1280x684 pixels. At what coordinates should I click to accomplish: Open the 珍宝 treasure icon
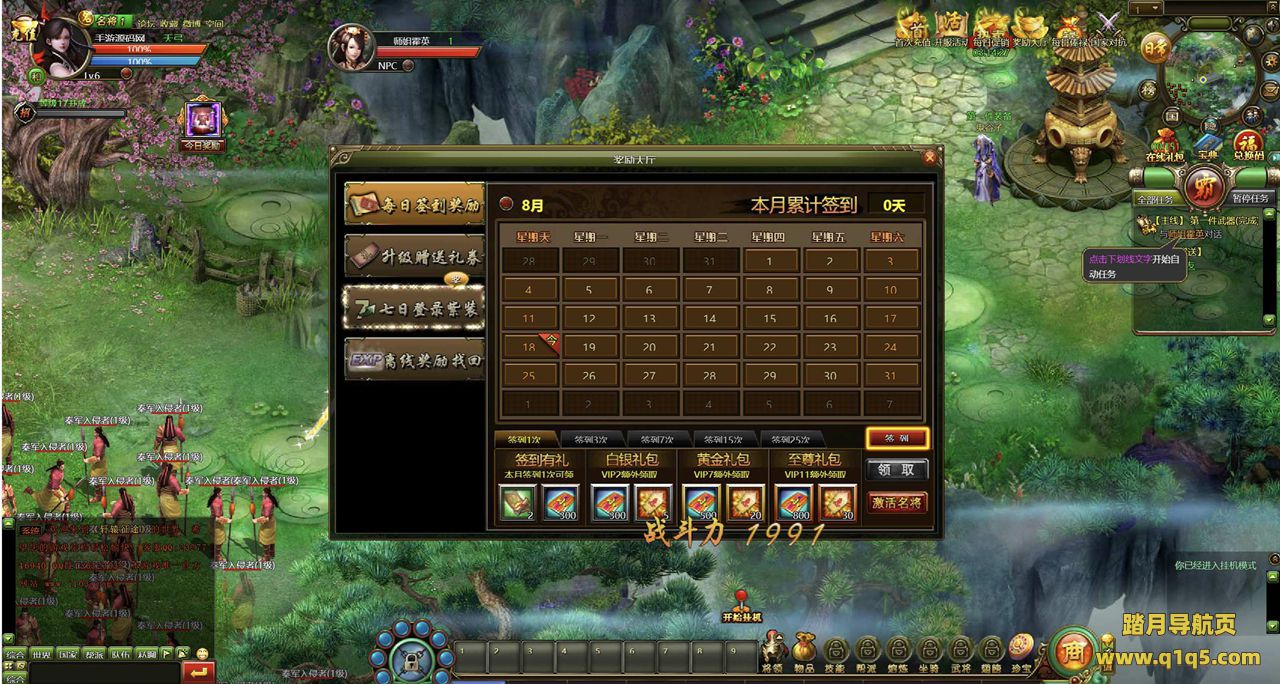[1021, 652]
